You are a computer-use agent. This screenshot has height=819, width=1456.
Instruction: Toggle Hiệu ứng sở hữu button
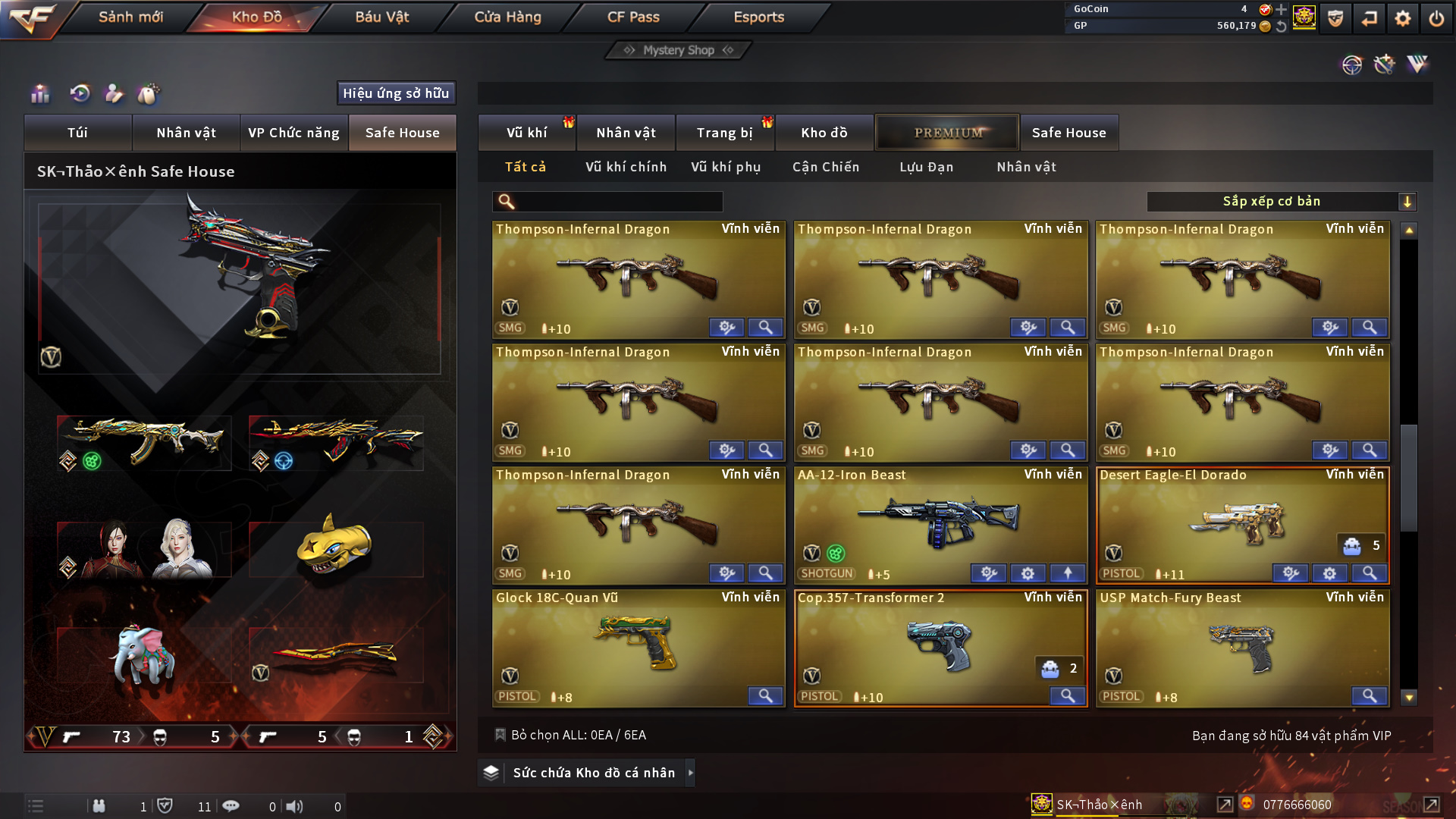(x=396, y=93)
